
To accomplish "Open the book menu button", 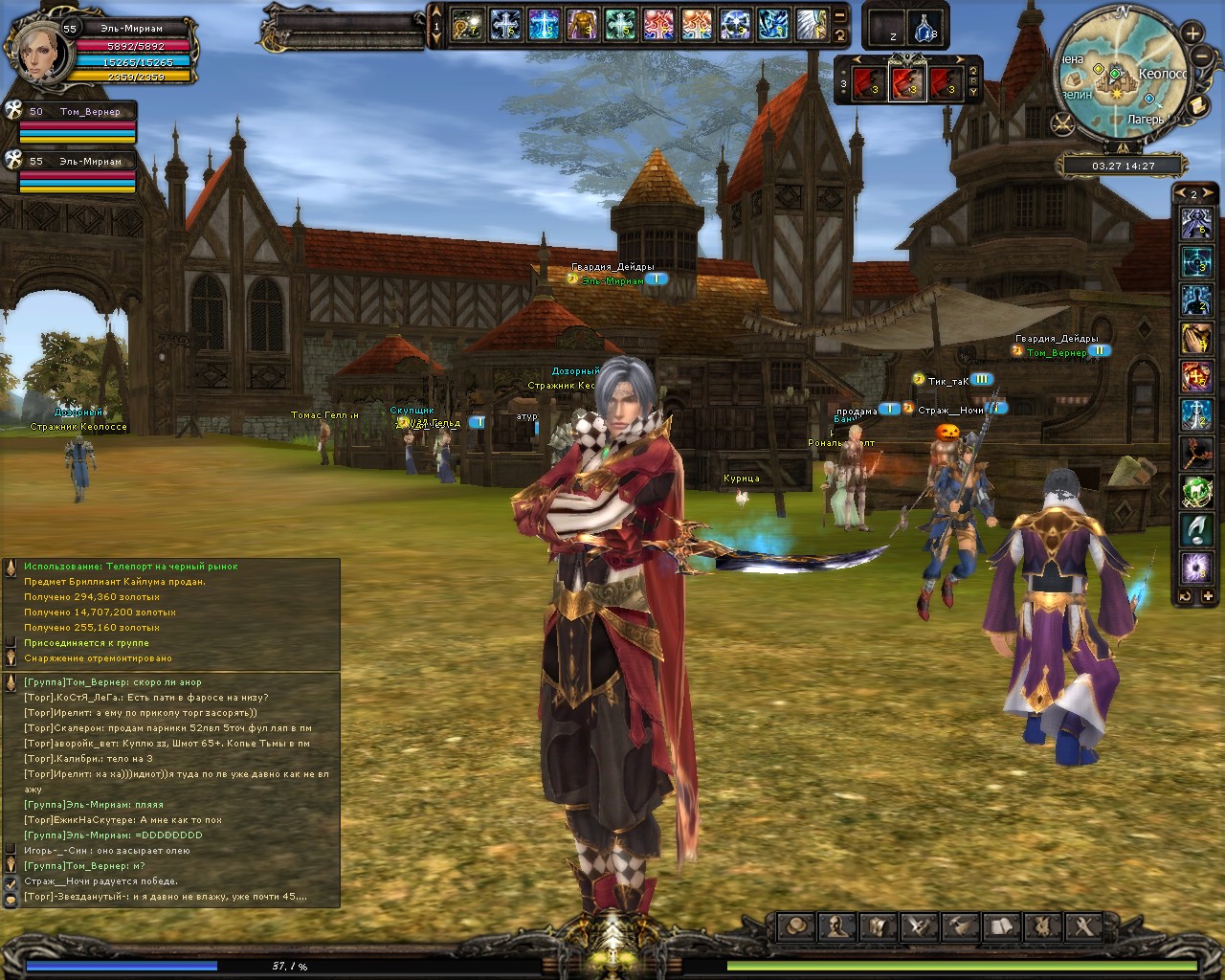I will tap(1002, 925).
